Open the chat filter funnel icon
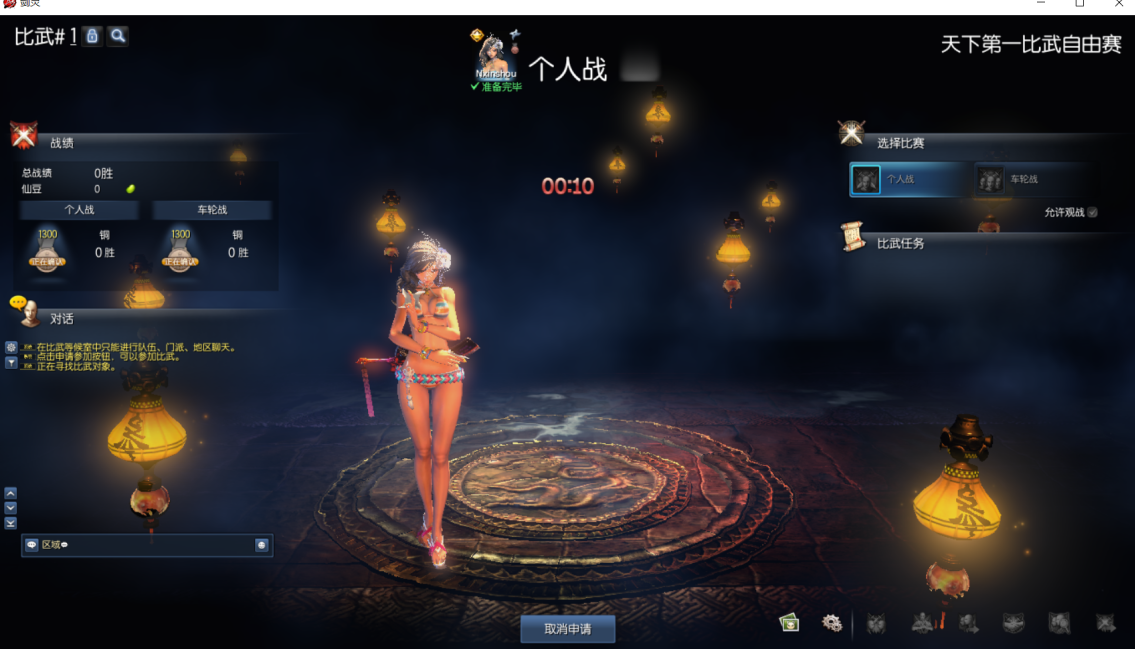 (x=11, y=362)
